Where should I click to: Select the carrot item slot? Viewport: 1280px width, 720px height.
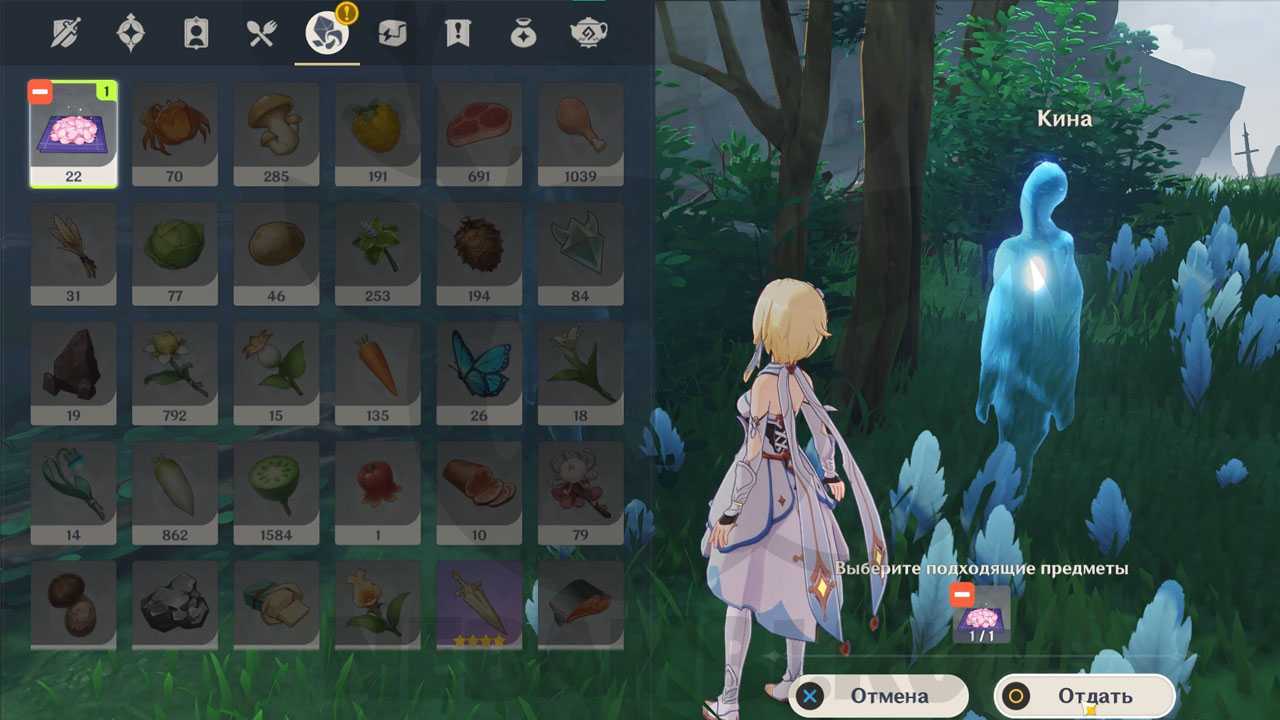tap(378, 373)
